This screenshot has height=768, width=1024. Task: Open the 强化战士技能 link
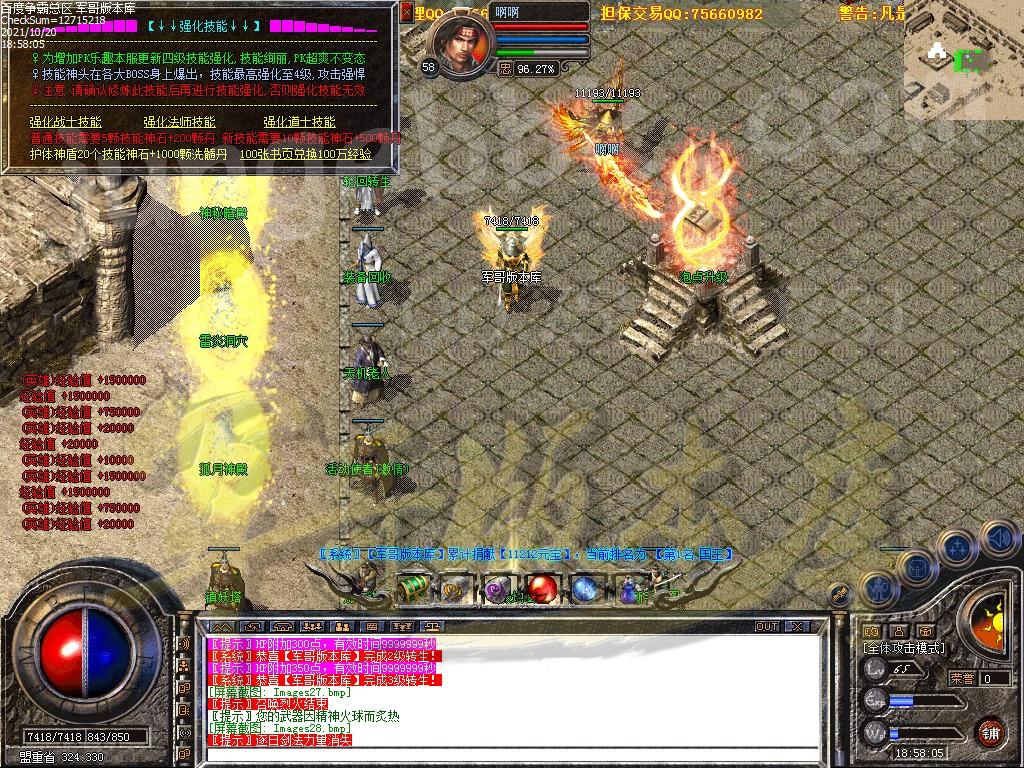(65, 122)
